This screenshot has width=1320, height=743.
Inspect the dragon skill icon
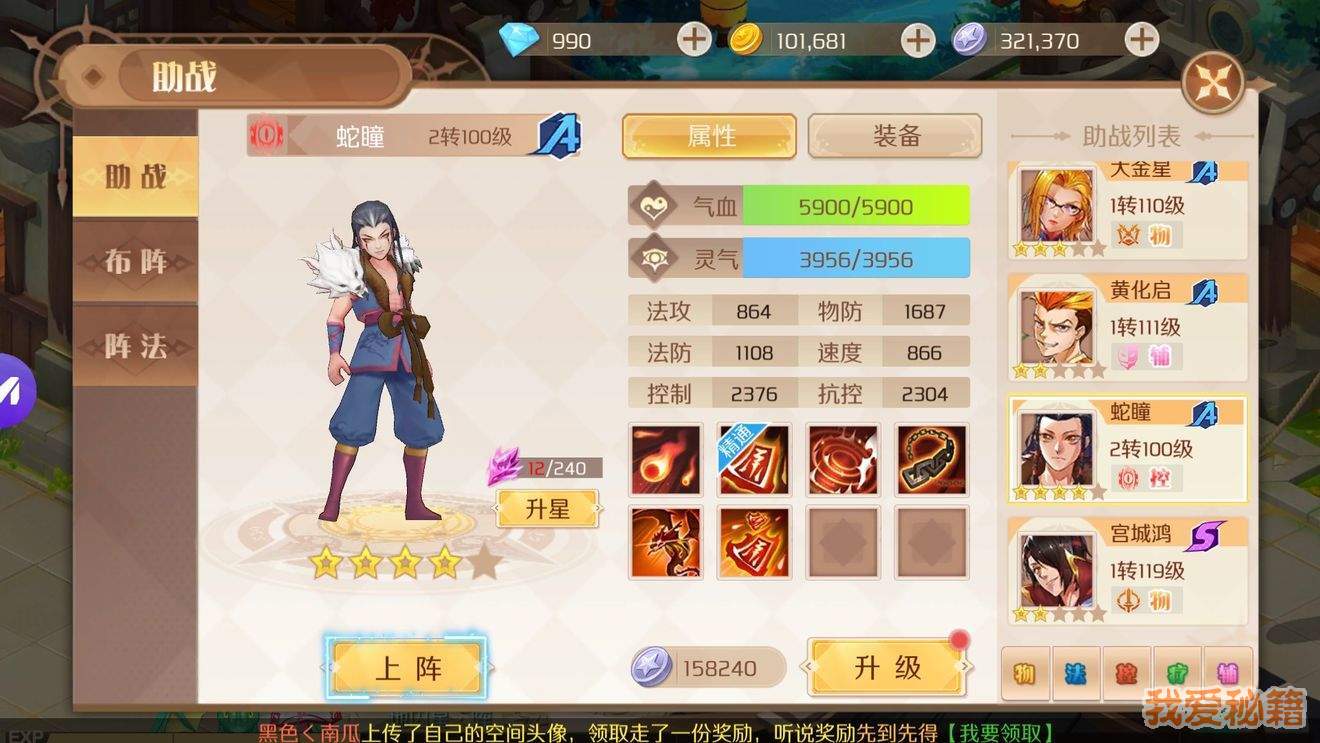click(666, 542)
